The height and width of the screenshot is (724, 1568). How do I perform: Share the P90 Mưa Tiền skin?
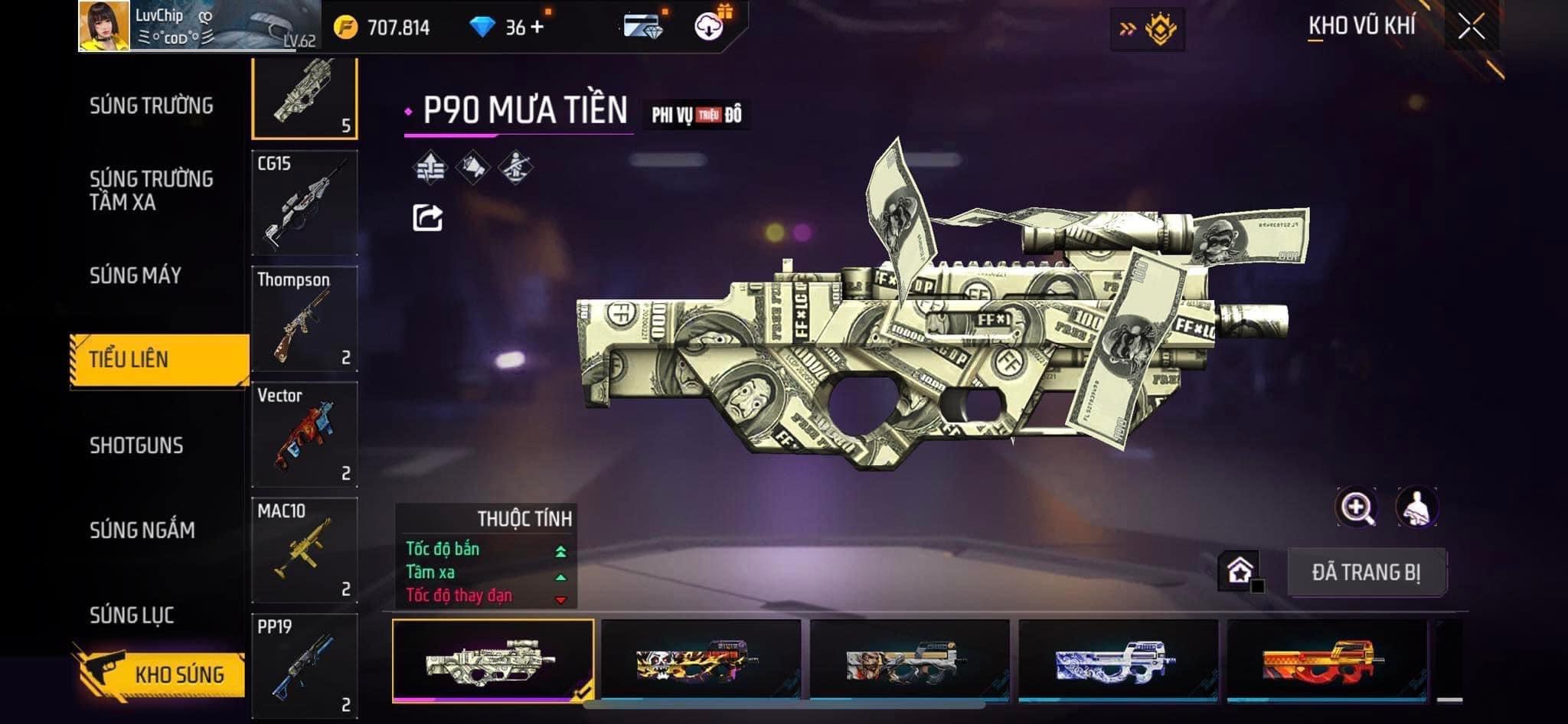[427, 218]
